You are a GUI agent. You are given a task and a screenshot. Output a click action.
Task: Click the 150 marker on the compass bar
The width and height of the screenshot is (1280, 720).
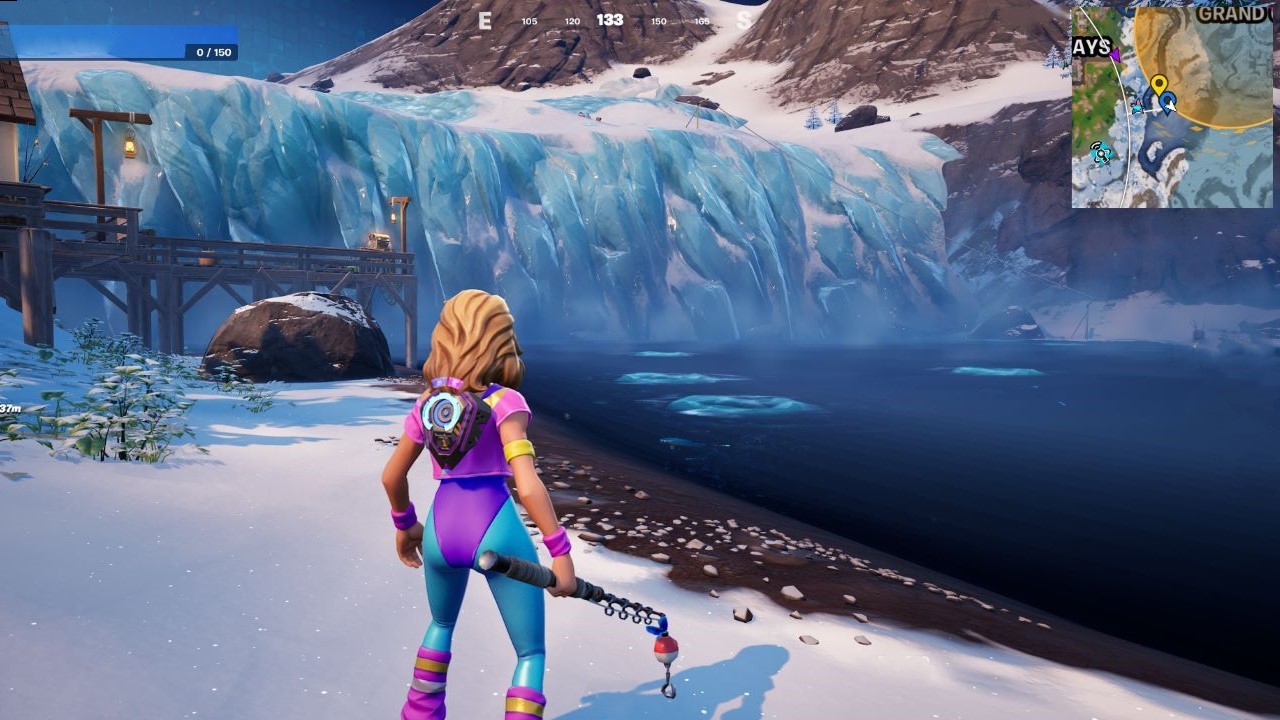pyautogui.click(x=659, y=20)
